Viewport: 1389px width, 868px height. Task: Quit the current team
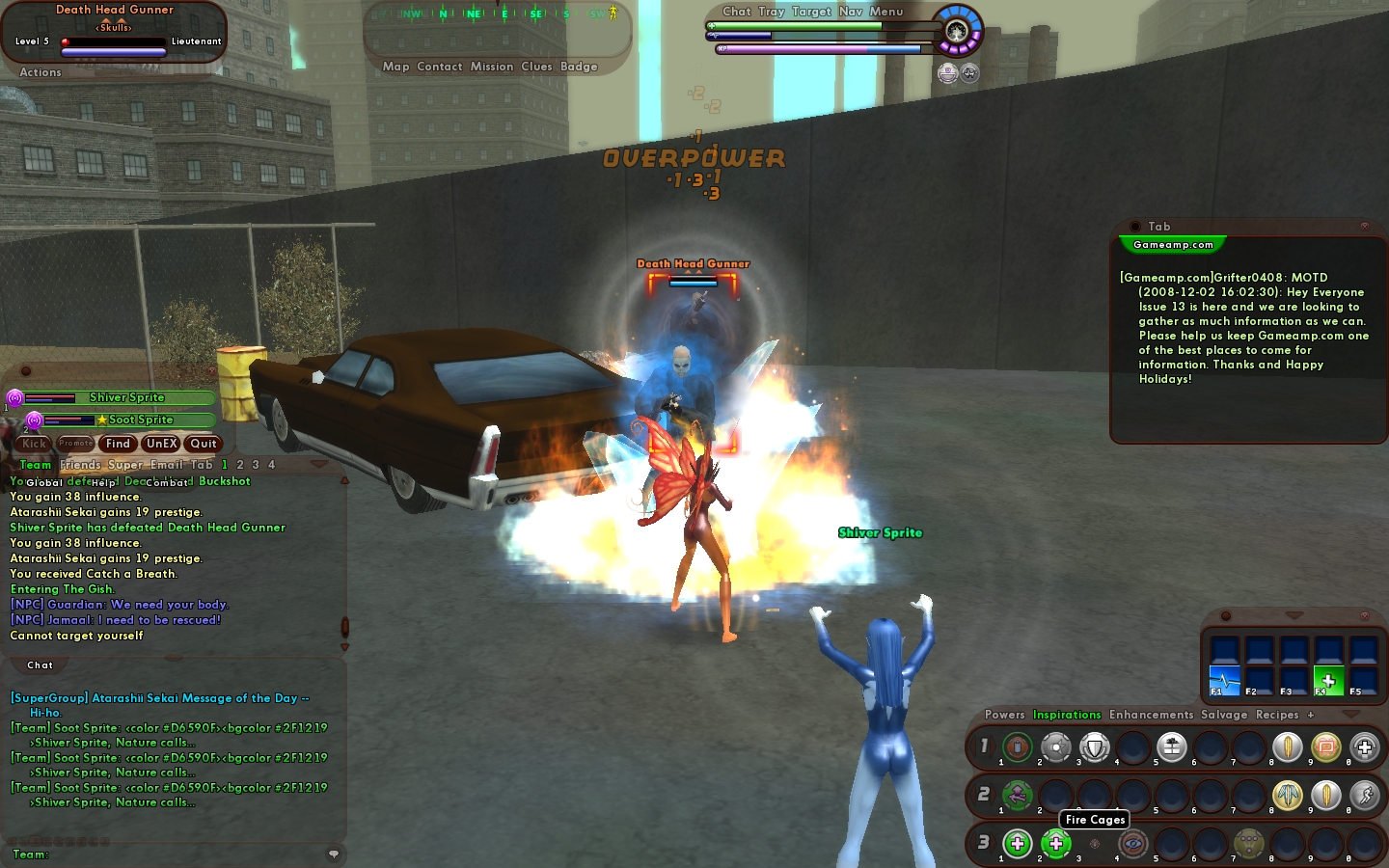(204, 444)
